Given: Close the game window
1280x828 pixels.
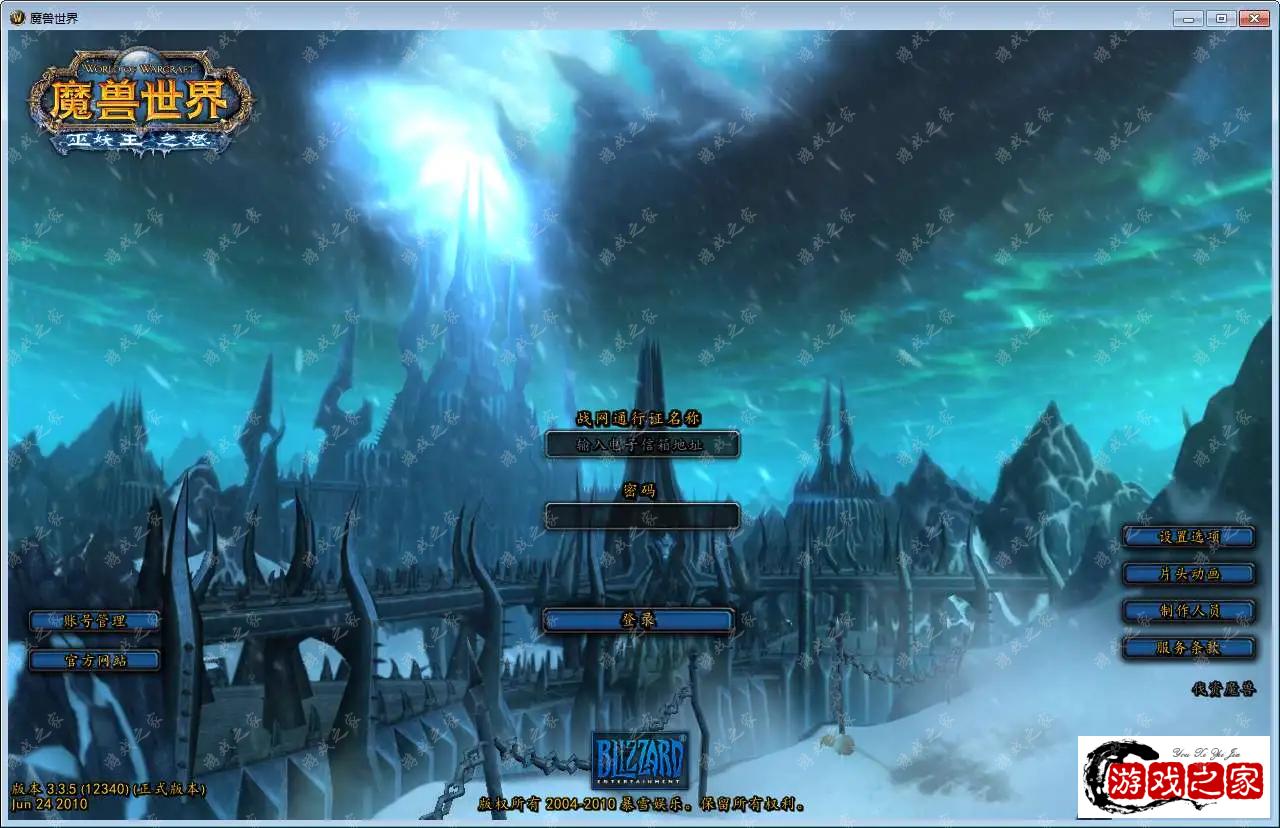Looking at the screenshot, I should 1253,18.
